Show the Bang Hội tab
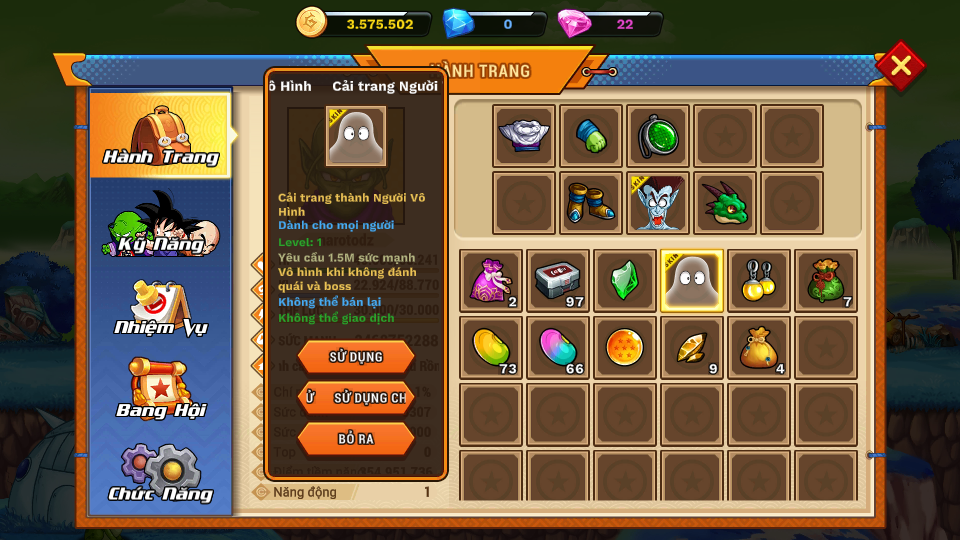Viewport: 960px width, 540px height. point(161,392)
